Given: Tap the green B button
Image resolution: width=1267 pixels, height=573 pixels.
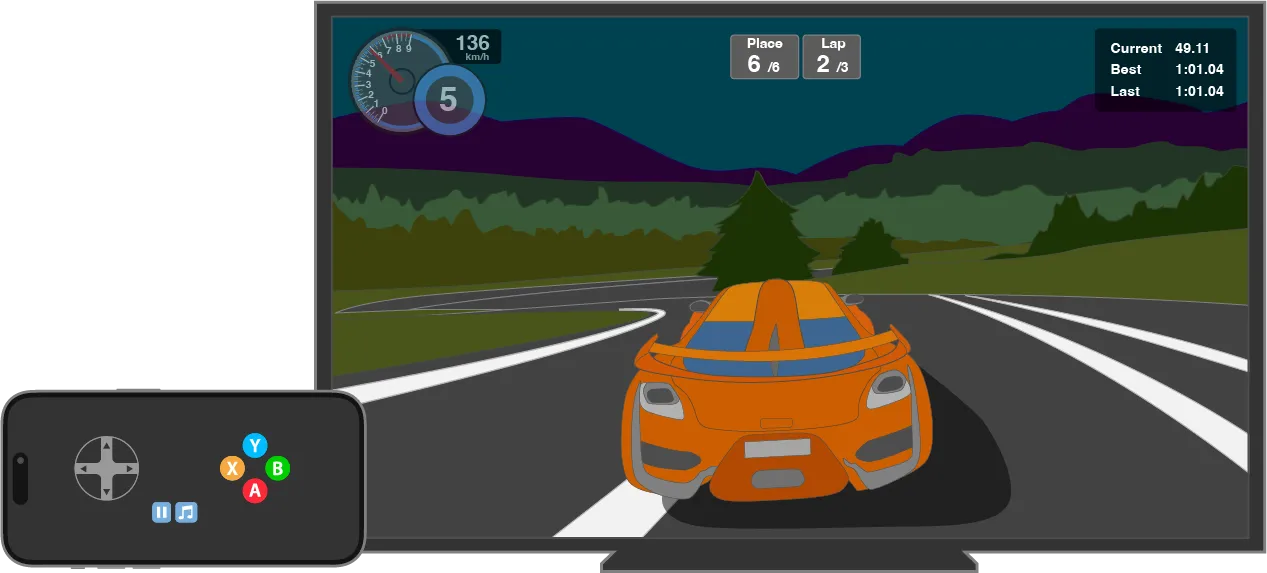Looking at the screenshot, I should [x=278, y=468].
